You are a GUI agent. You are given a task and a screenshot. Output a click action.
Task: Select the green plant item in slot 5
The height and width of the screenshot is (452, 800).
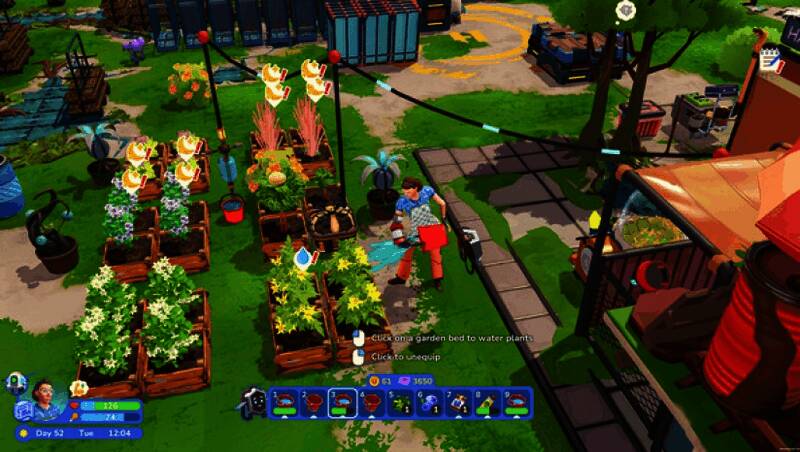(x=401, y=402)
